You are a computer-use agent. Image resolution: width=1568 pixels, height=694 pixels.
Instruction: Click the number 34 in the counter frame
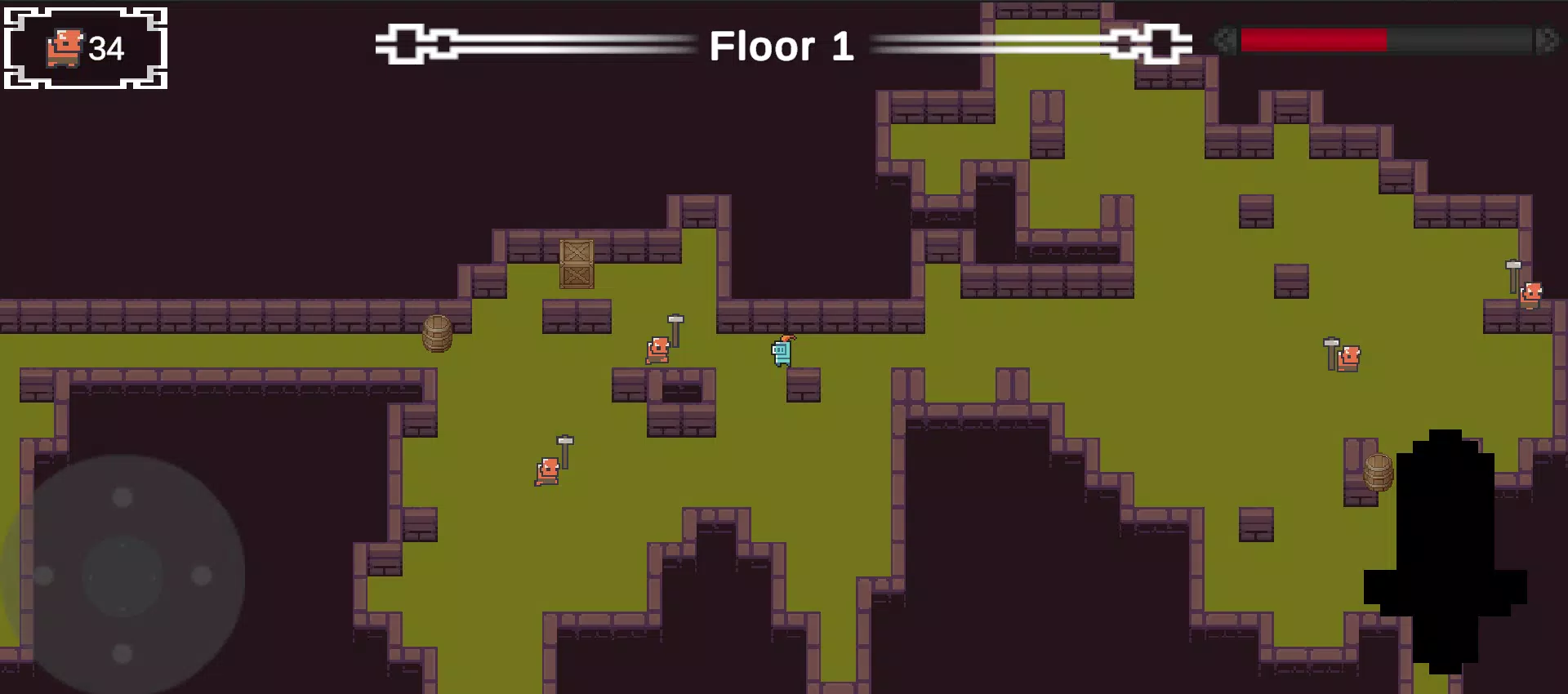[x=106, y=51]
